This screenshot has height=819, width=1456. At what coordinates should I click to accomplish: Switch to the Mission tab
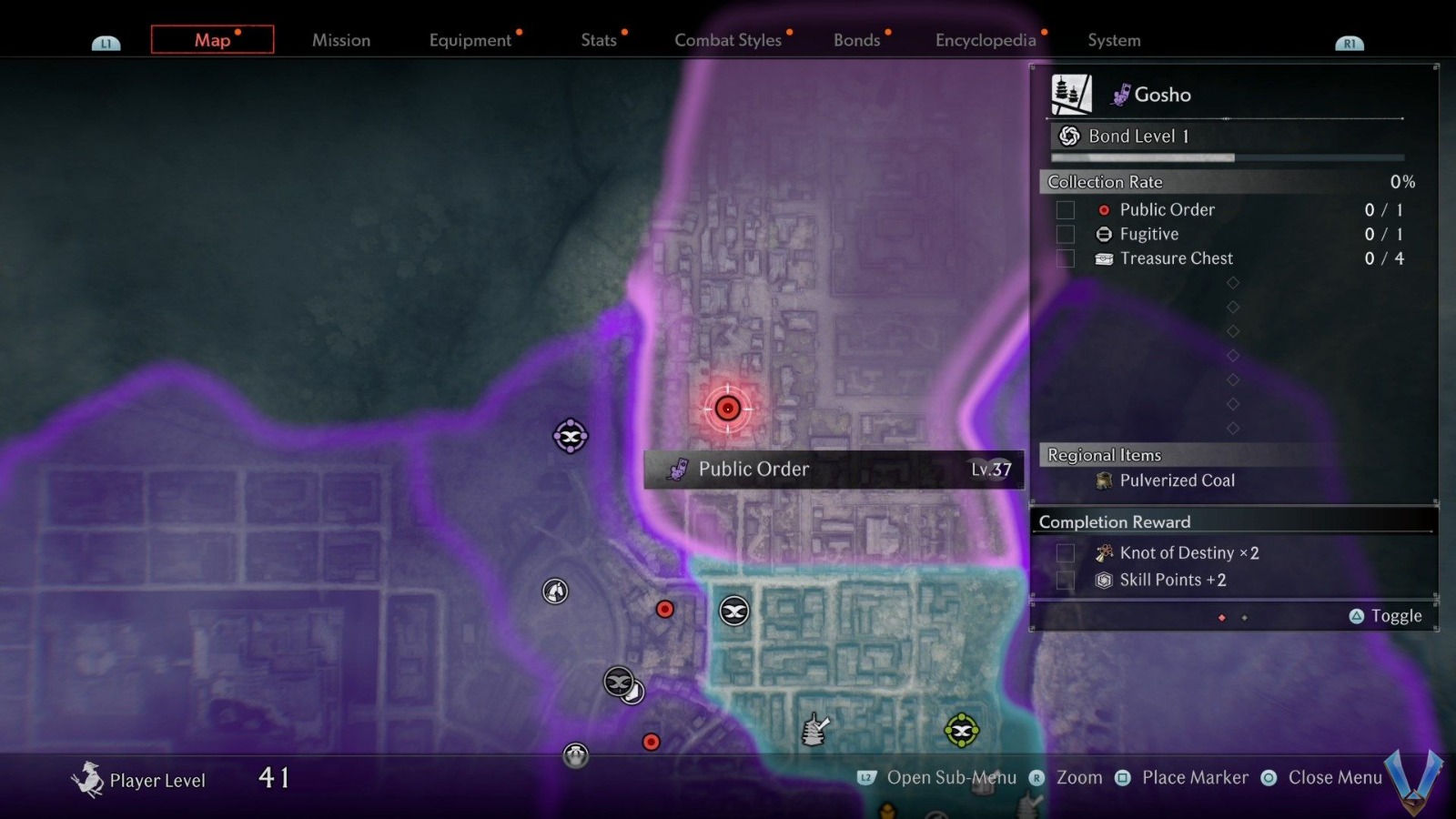[x=341, y=40]
